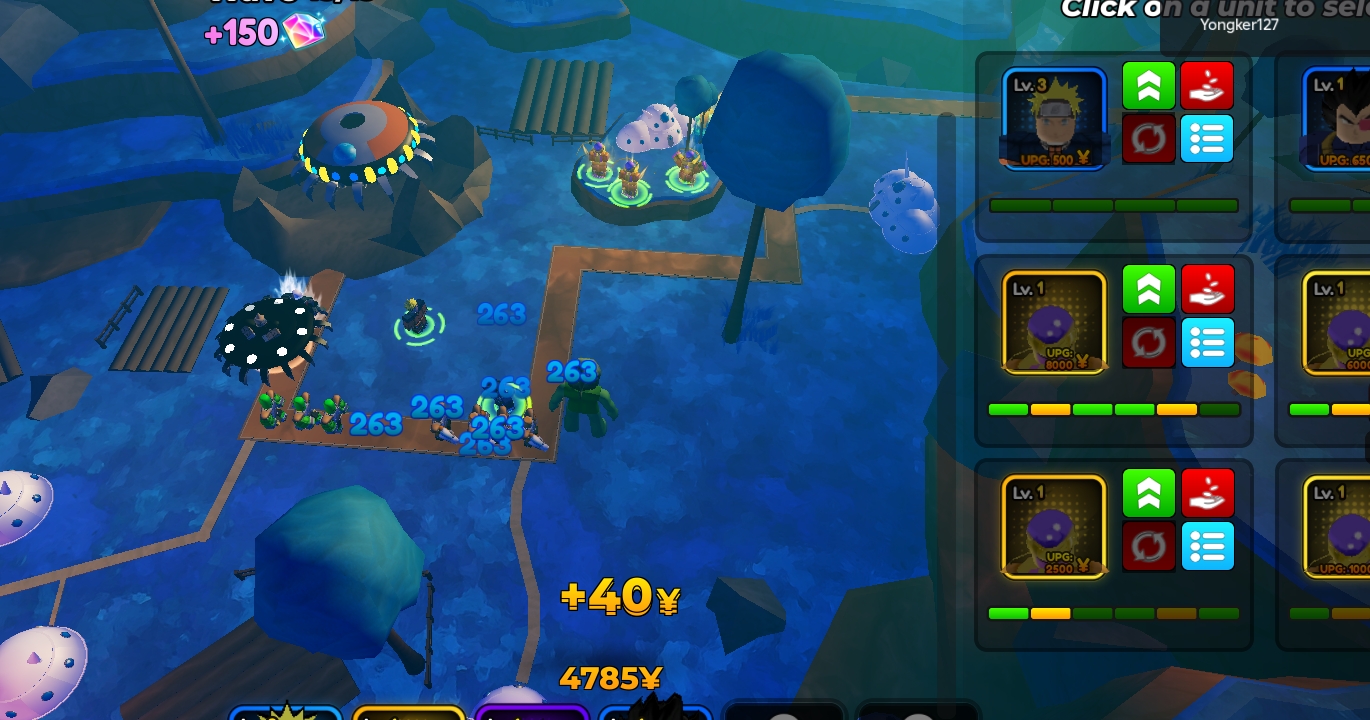Open the list menu for the Naruto unit
The width and height of the screenshot is (1370, 720).
1206,139
